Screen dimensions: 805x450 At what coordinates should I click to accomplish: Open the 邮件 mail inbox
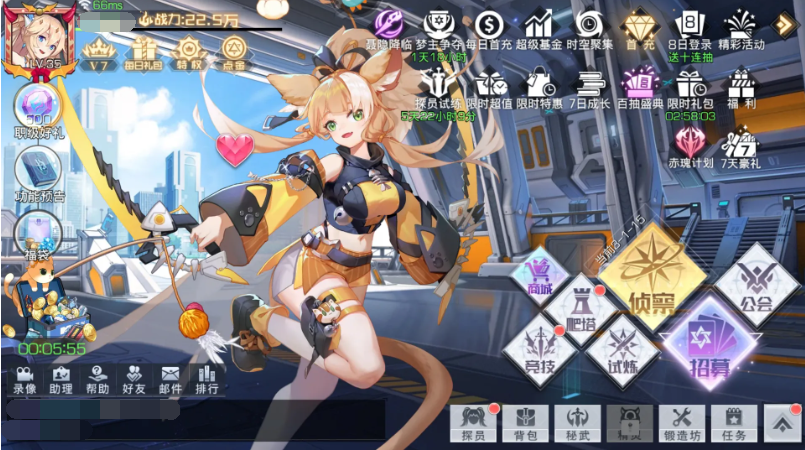(x=171, y=377)
